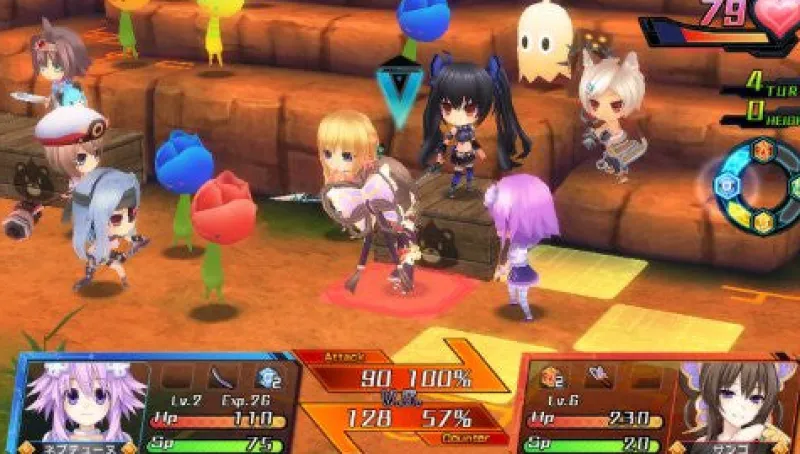Click Neptune's curved sword weapon icon
The width and height of the screenshot is (800, 454).
pos(224,378)
